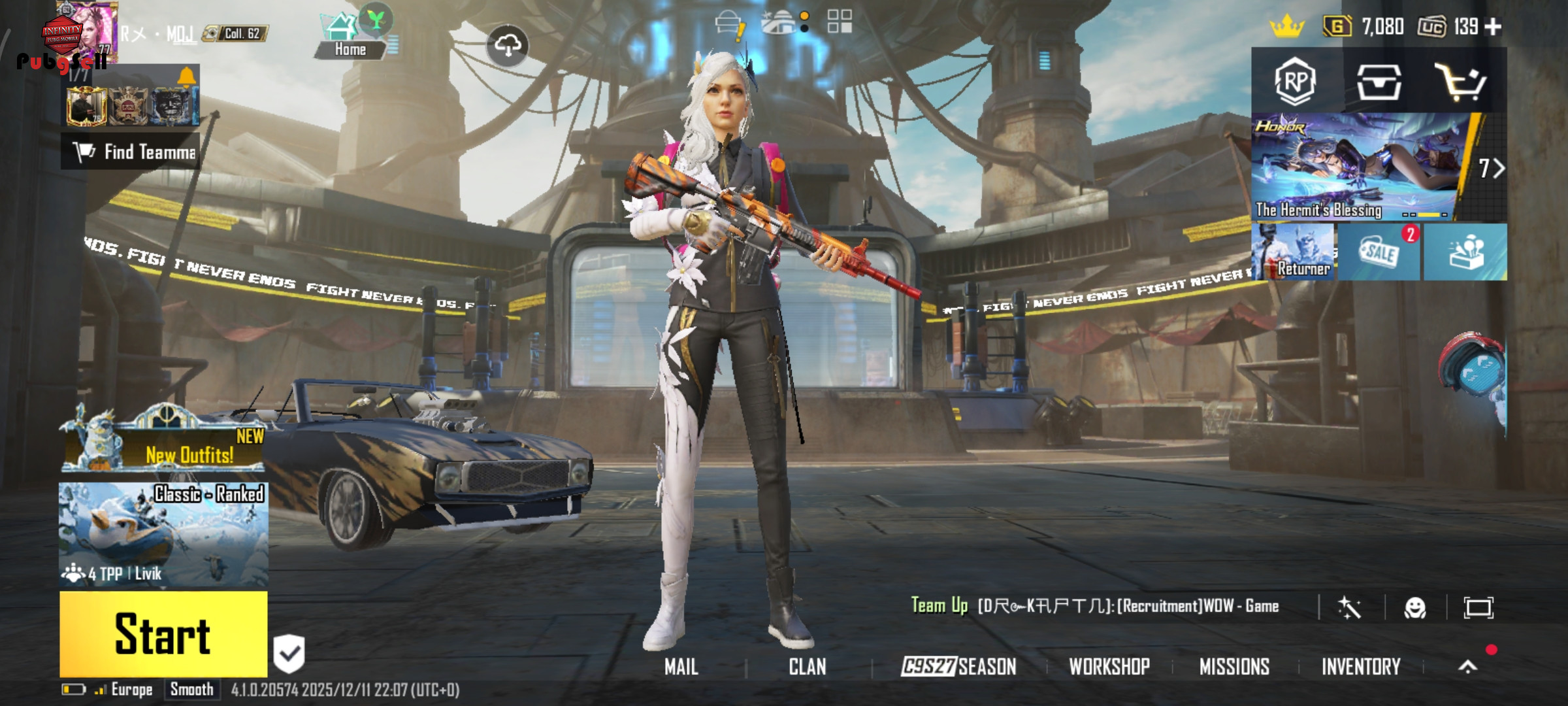View The Hermit's Blessing event banner
Screen dimensions: 1568x706
(x=1359, y=167)
